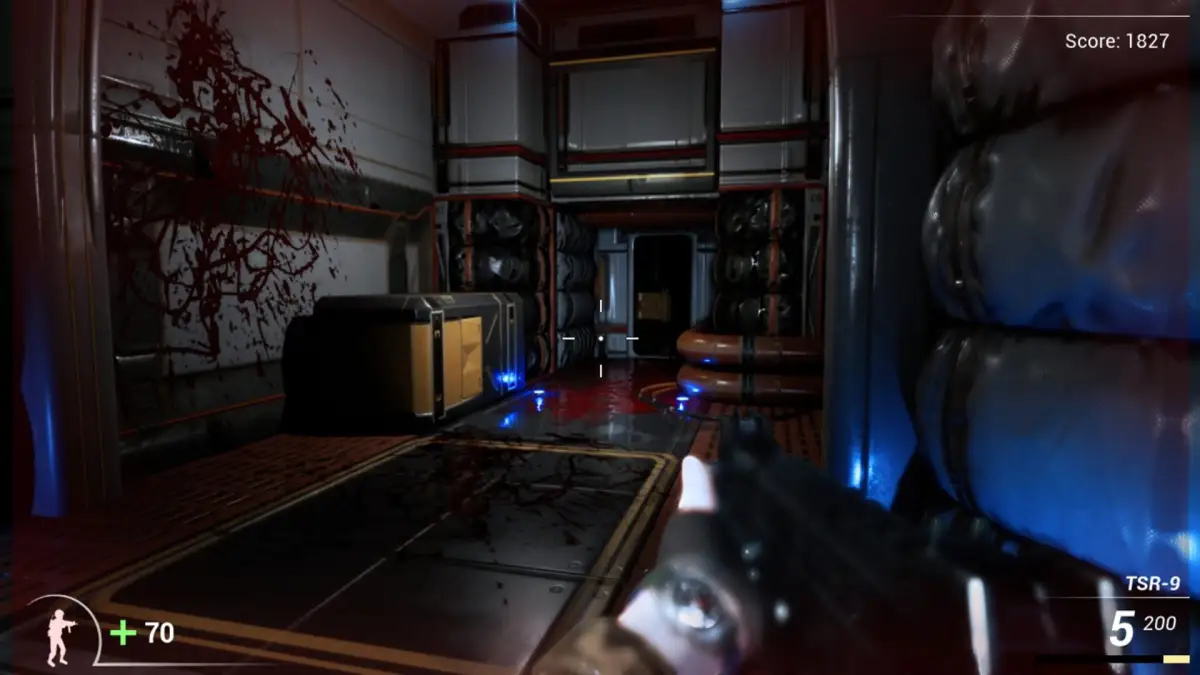Select the TSR-9 weapon label
Image resolution: width=1200 pixels, height=675 pixels.
[1152, 584]
